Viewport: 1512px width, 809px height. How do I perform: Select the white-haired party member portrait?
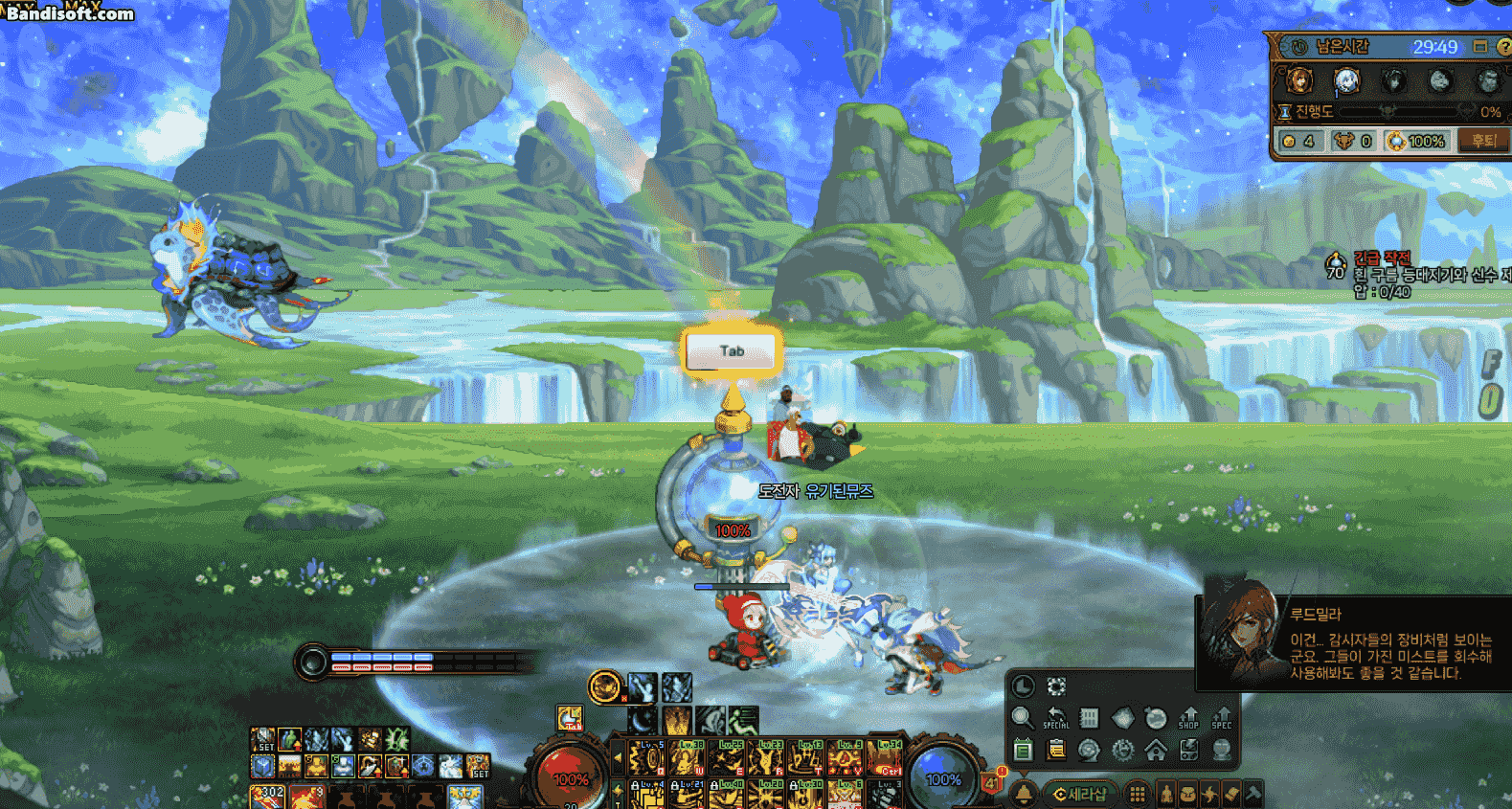pyautogui.click(x=1346, y=81)
